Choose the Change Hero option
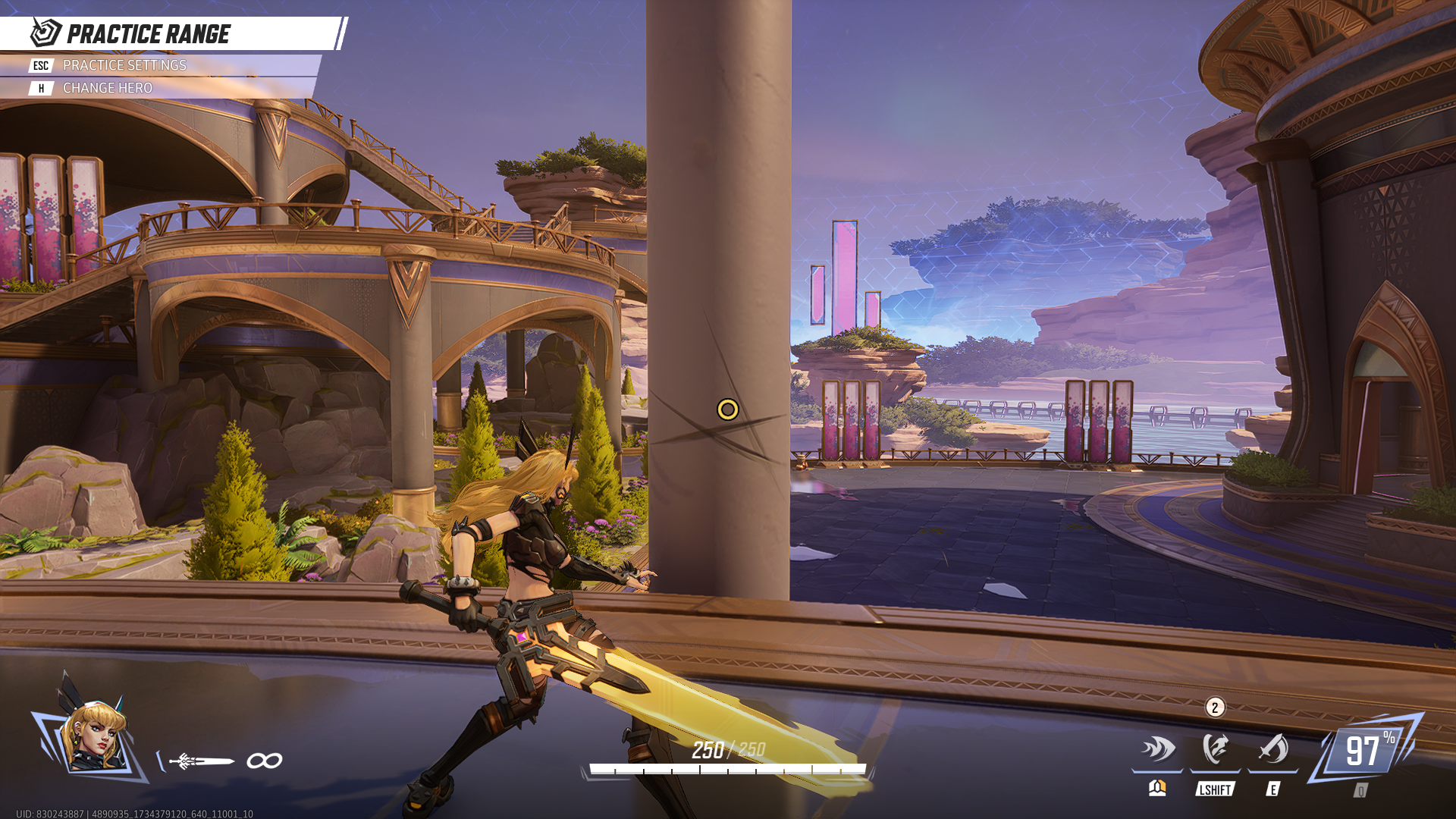This screenshot has width=1456, height=819. (x=107, y=89)
